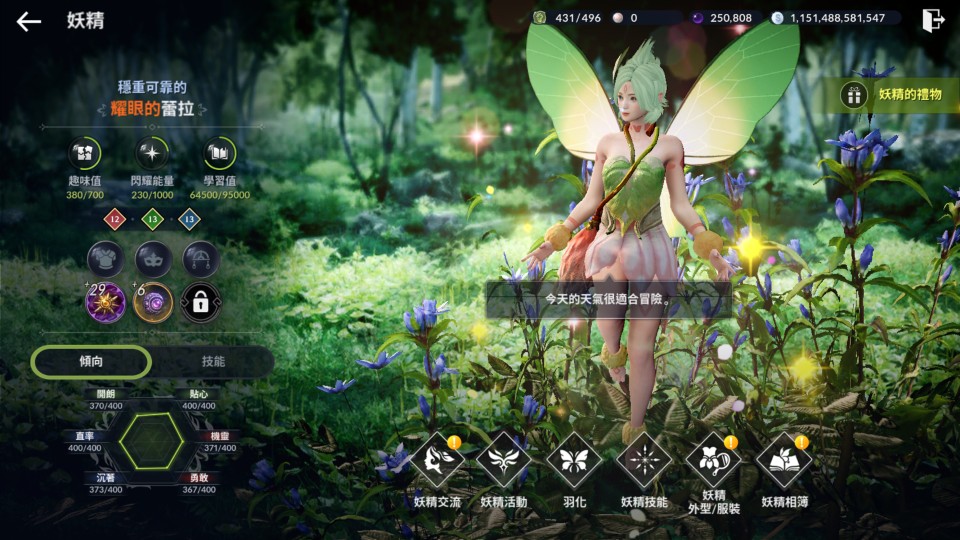Viewport: 960px width, 540px height.
Task: Select the 傾向 tab
Action: 91,361
